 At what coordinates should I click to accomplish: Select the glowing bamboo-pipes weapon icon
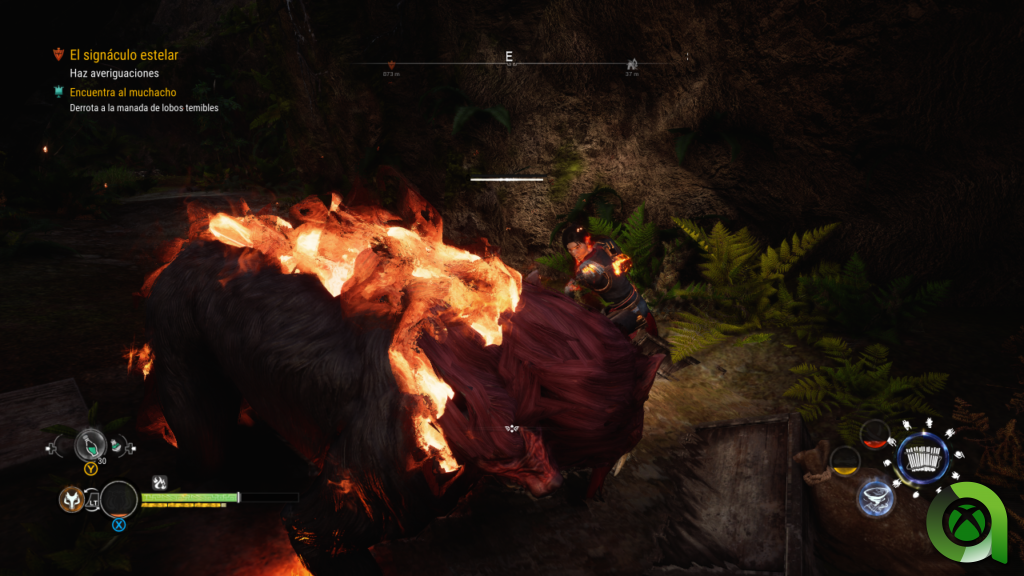pos(923,459)
